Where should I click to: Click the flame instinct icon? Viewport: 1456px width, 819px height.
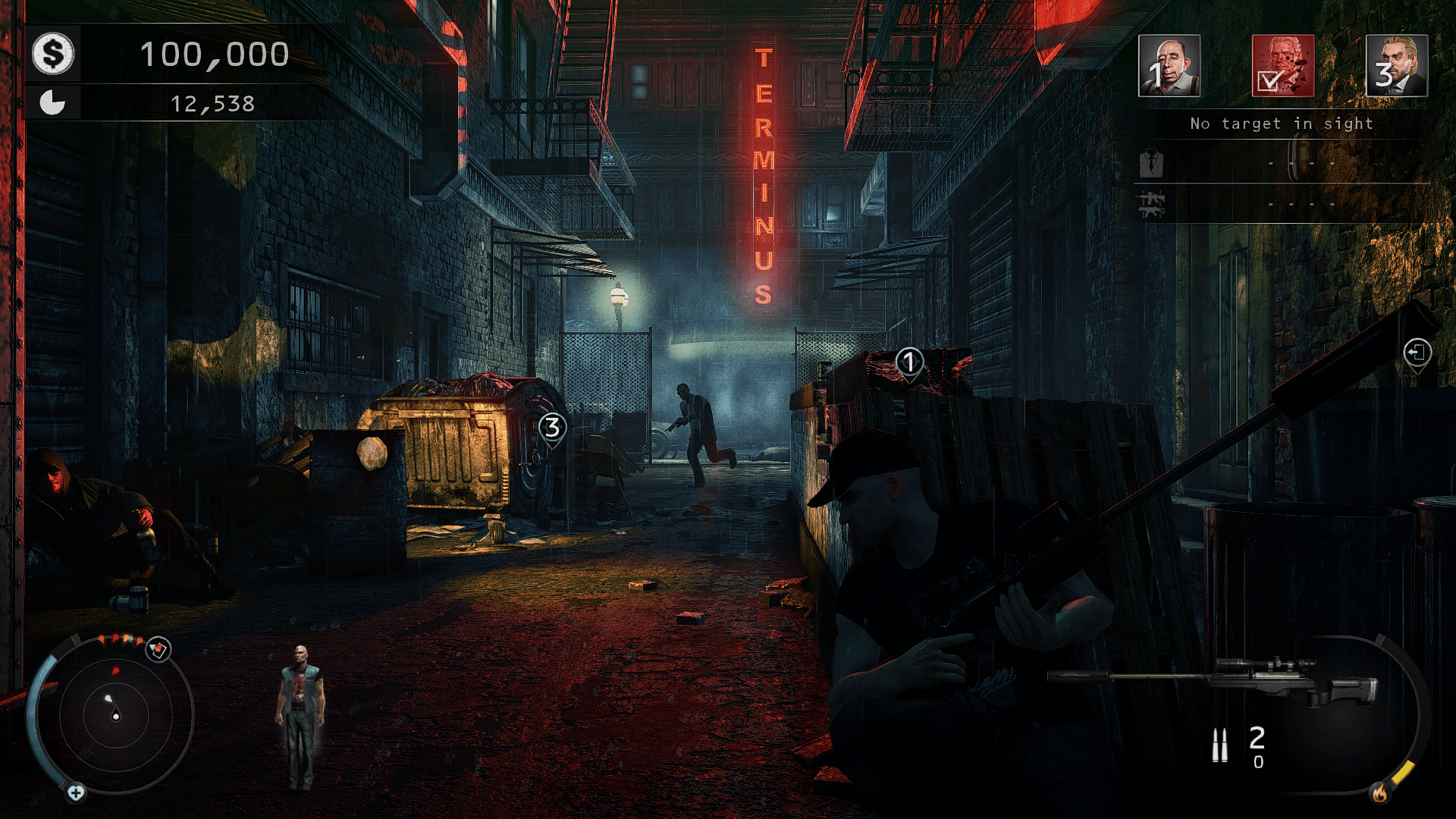(x=1379, y=793)
